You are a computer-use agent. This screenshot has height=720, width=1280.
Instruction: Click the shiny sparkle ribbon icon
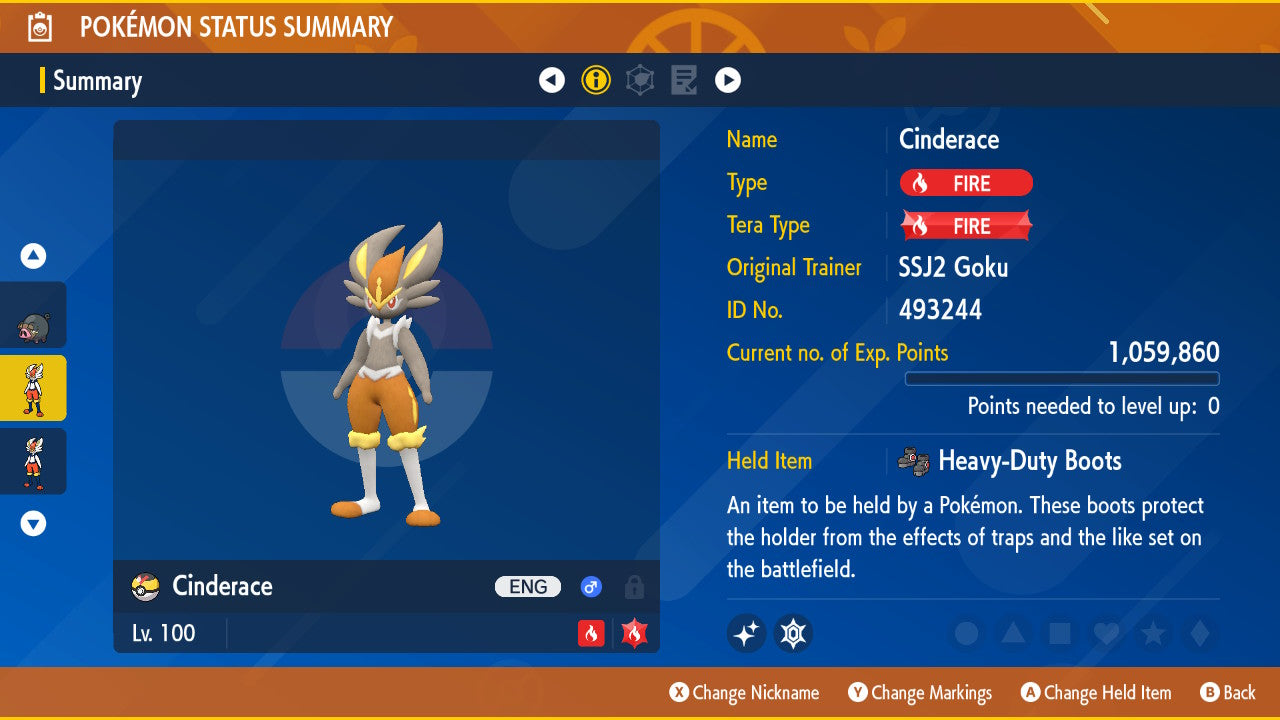click(x=746, y=633)
